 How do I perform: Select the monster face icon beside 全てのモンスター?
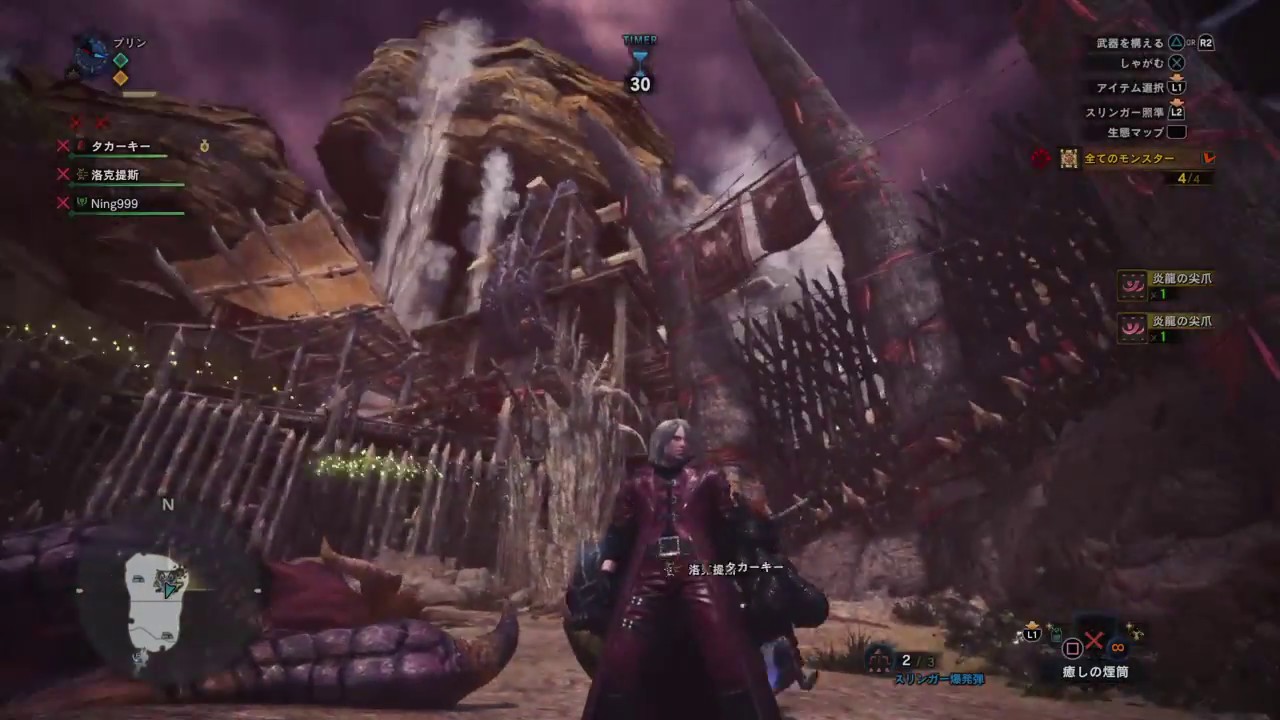click(1068, 159)
